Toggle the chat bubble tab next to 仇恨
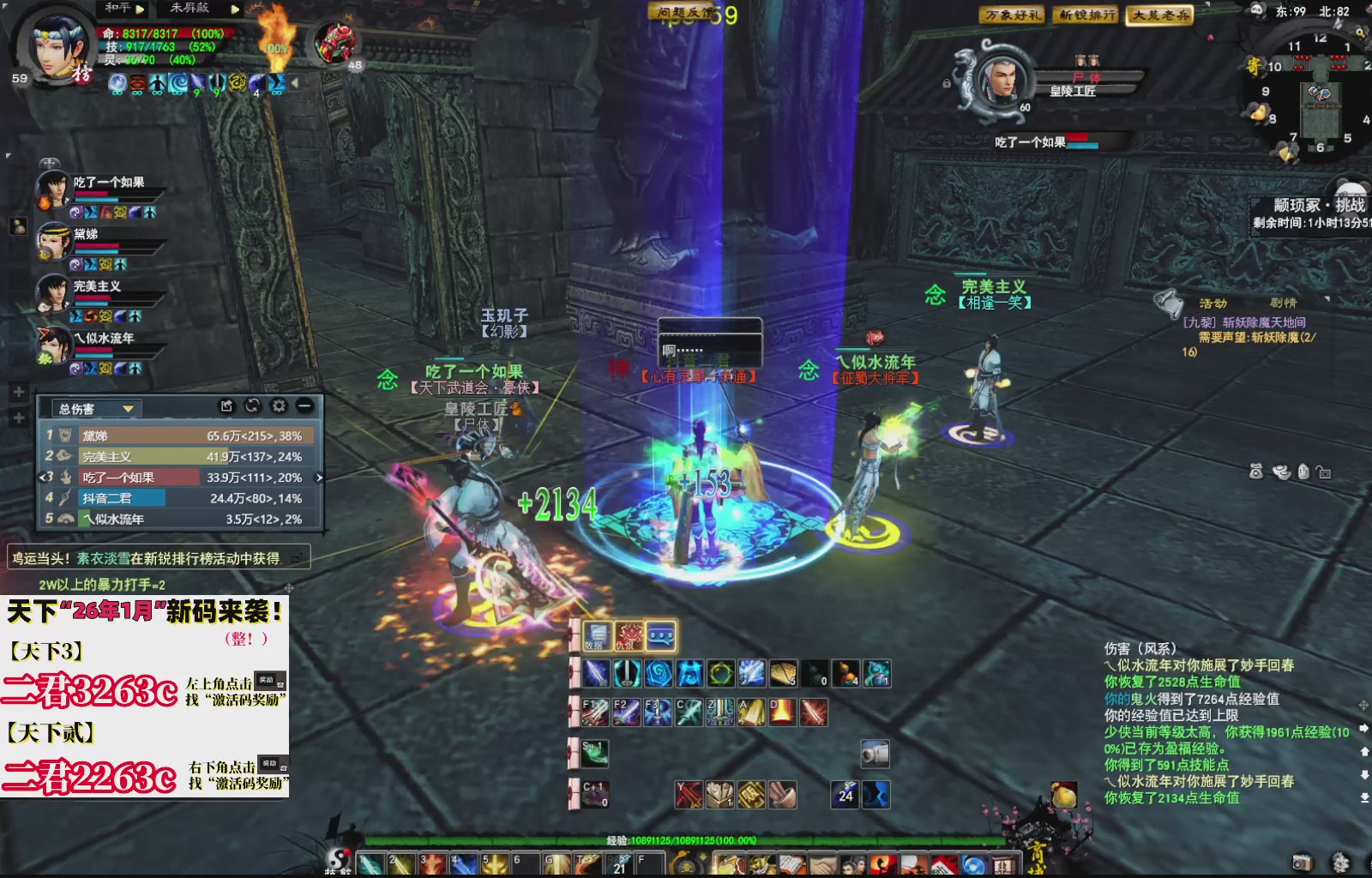This screenshot has height=878, width=1372. 660,636
